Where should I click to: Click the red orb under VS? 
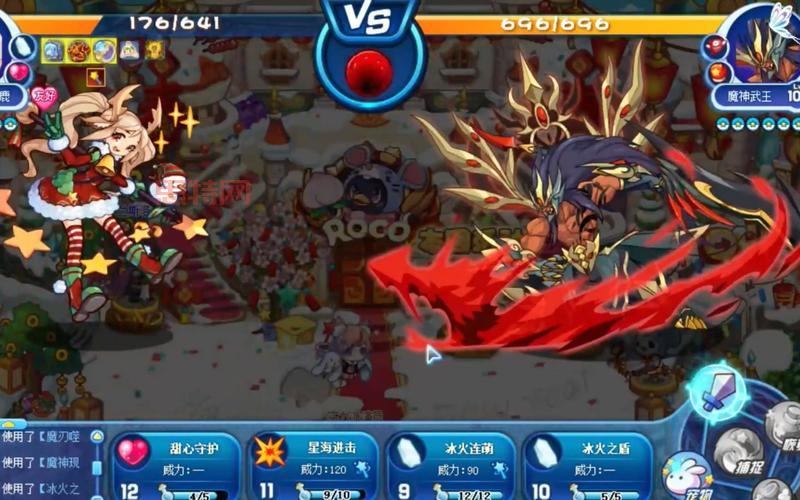[369, 70]
